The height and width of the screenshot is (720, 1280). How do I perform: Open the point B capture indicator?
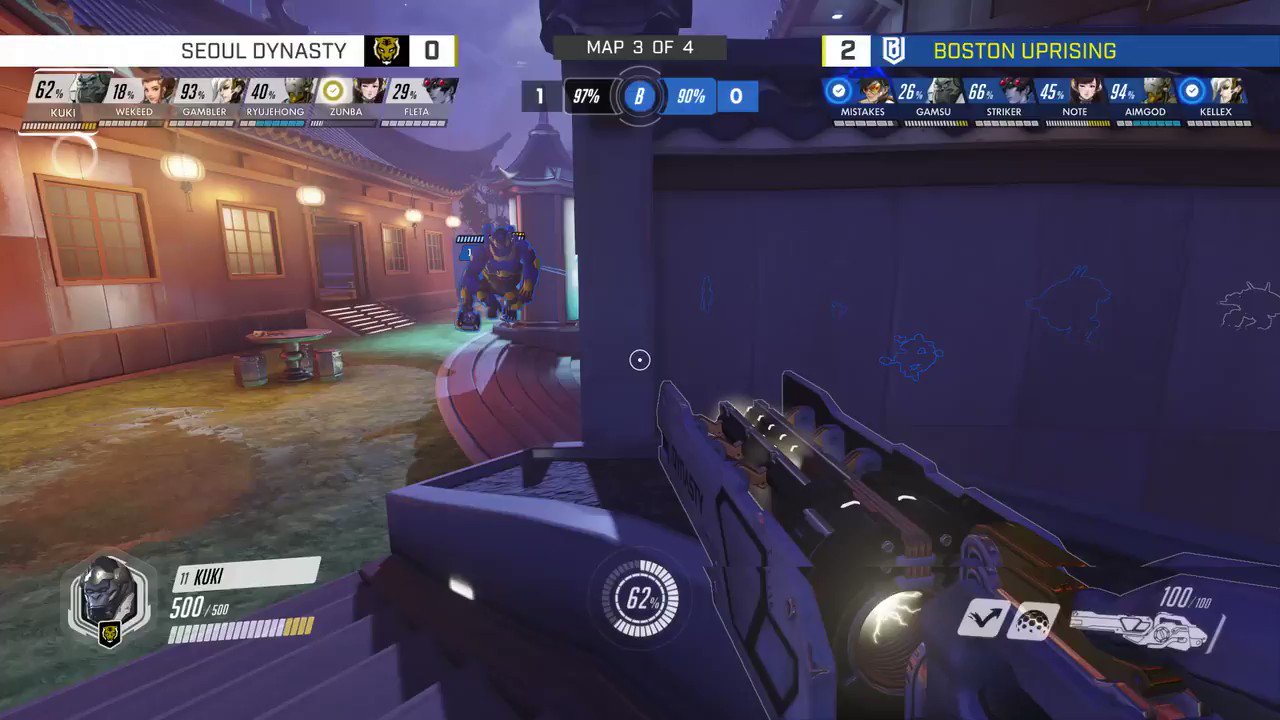[640, 96]
